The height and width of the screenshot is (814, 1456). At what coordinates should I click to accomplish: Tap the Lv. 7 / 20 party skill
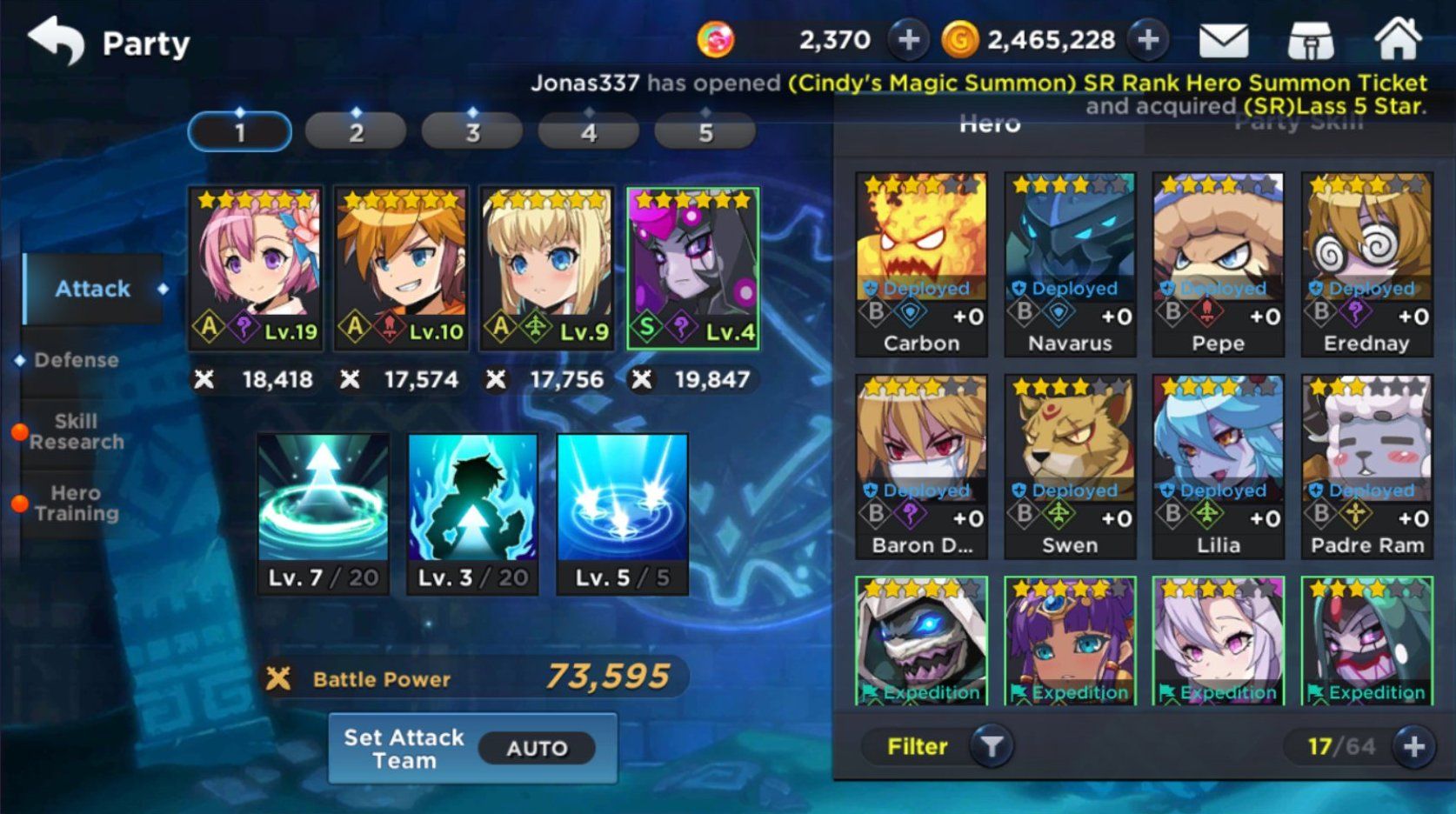324,513
